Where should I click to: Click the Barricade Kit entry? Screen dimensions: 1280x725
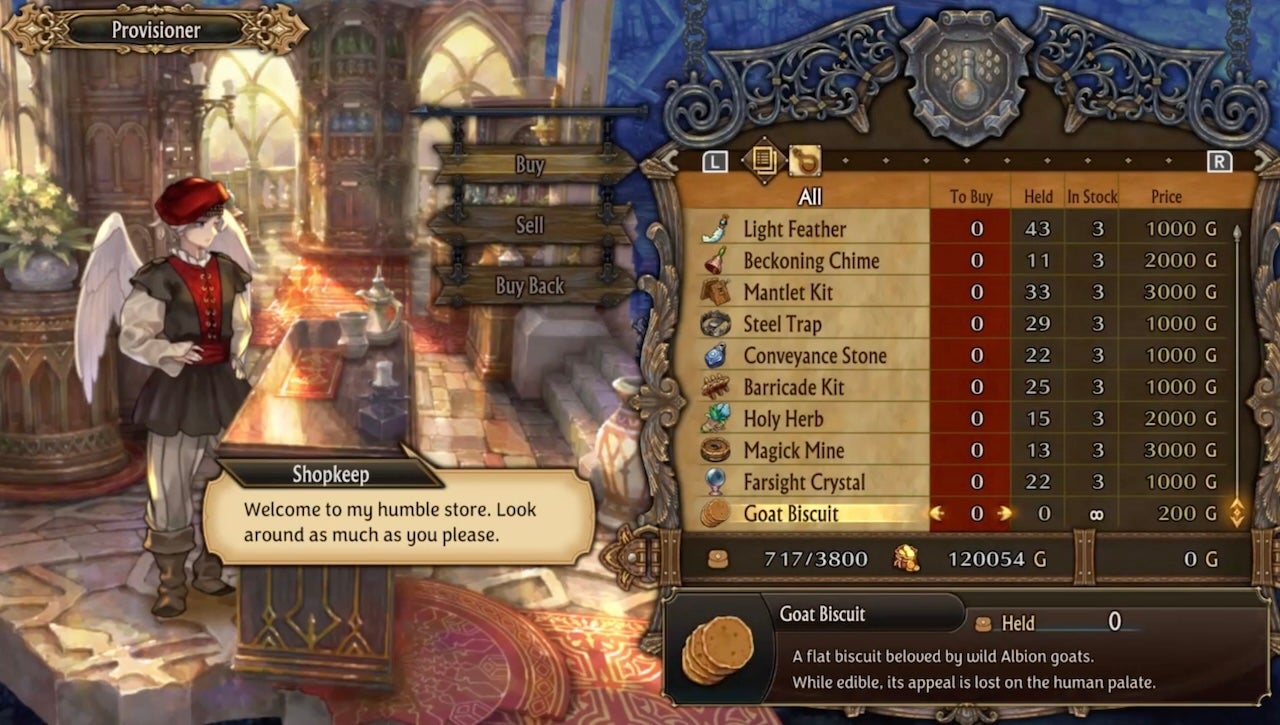tap(794, 387)
